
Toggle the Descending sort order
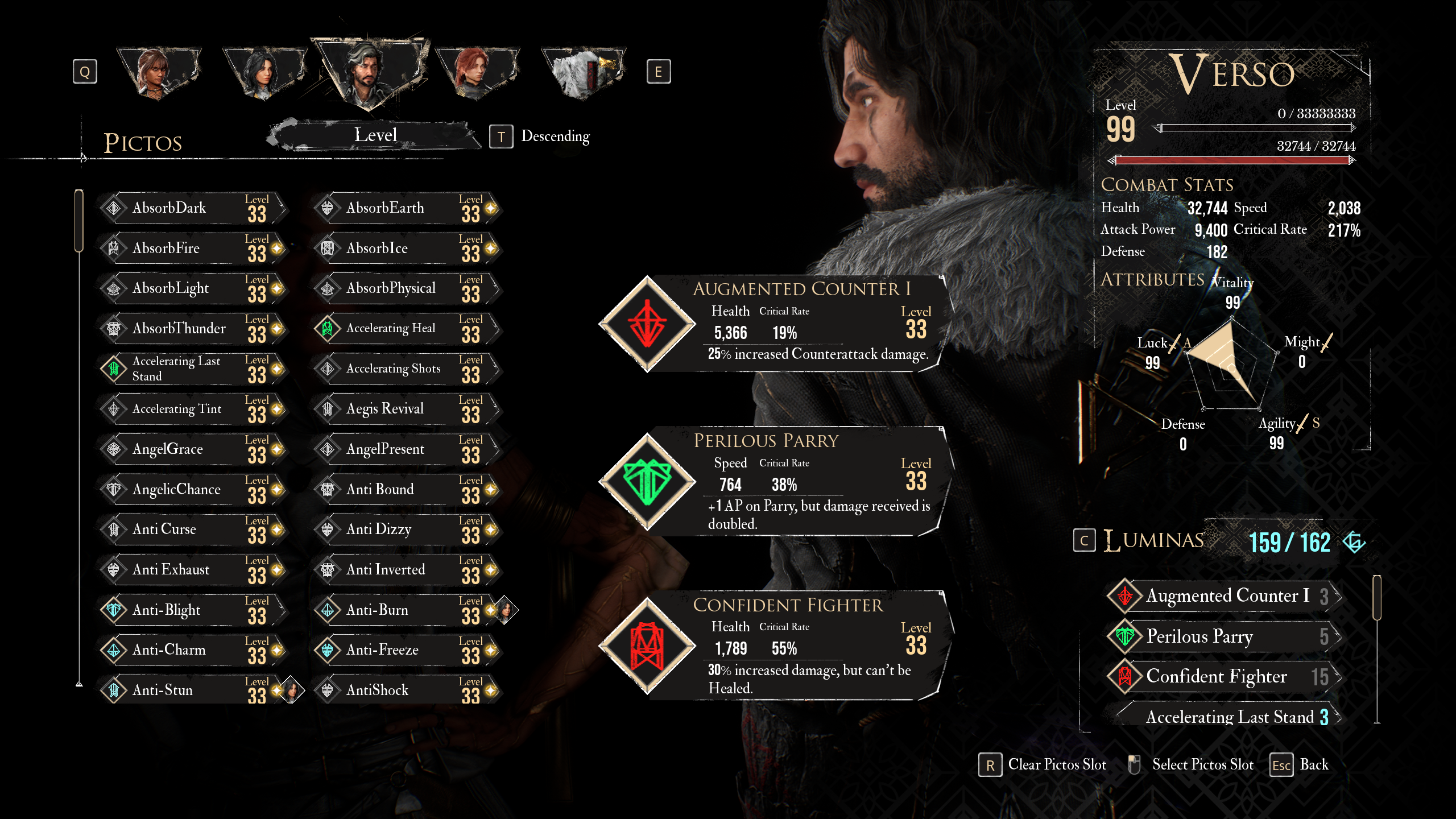tap(540, 136)
